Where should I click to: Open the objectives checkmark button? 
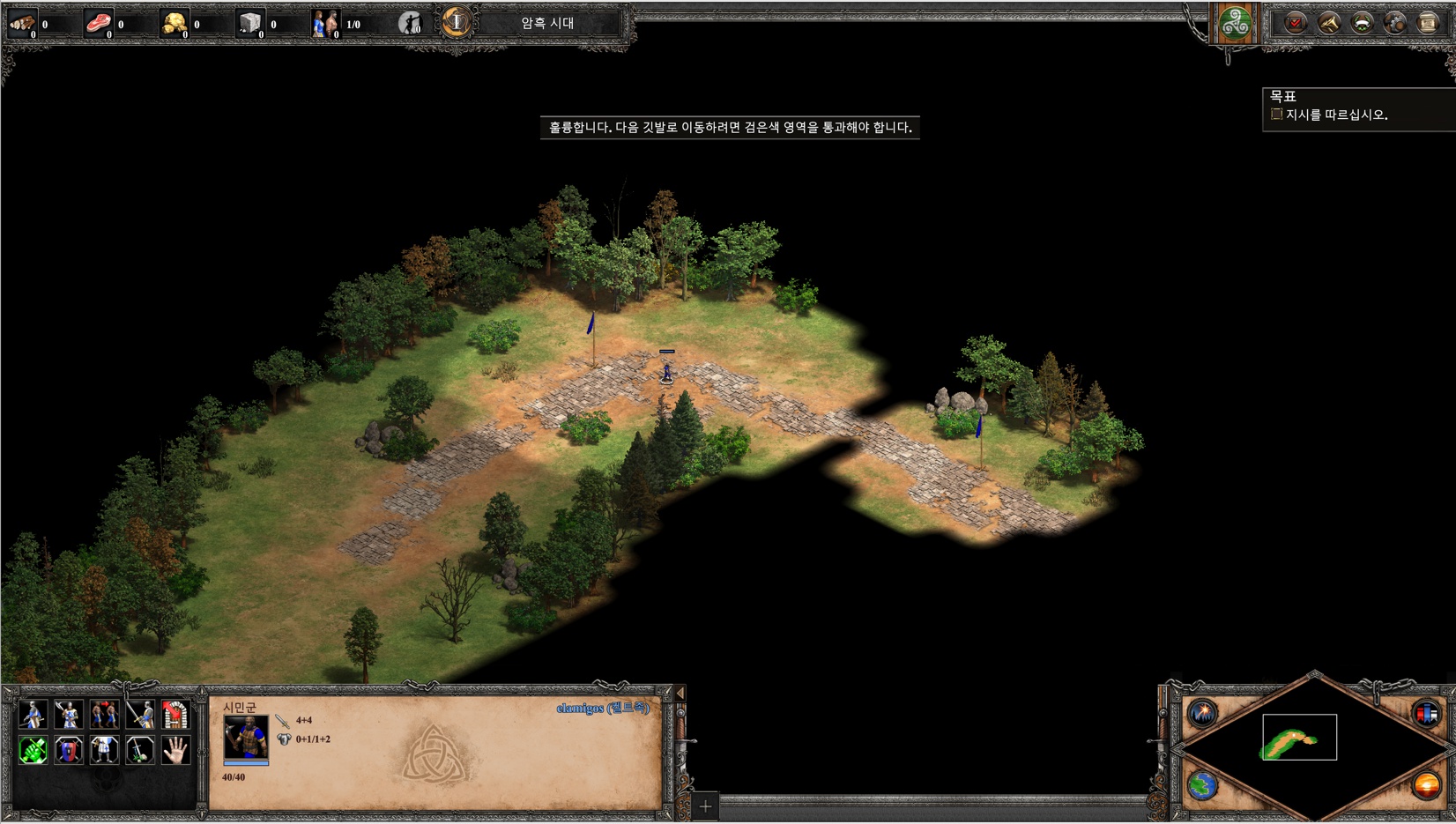point(1295,23)
